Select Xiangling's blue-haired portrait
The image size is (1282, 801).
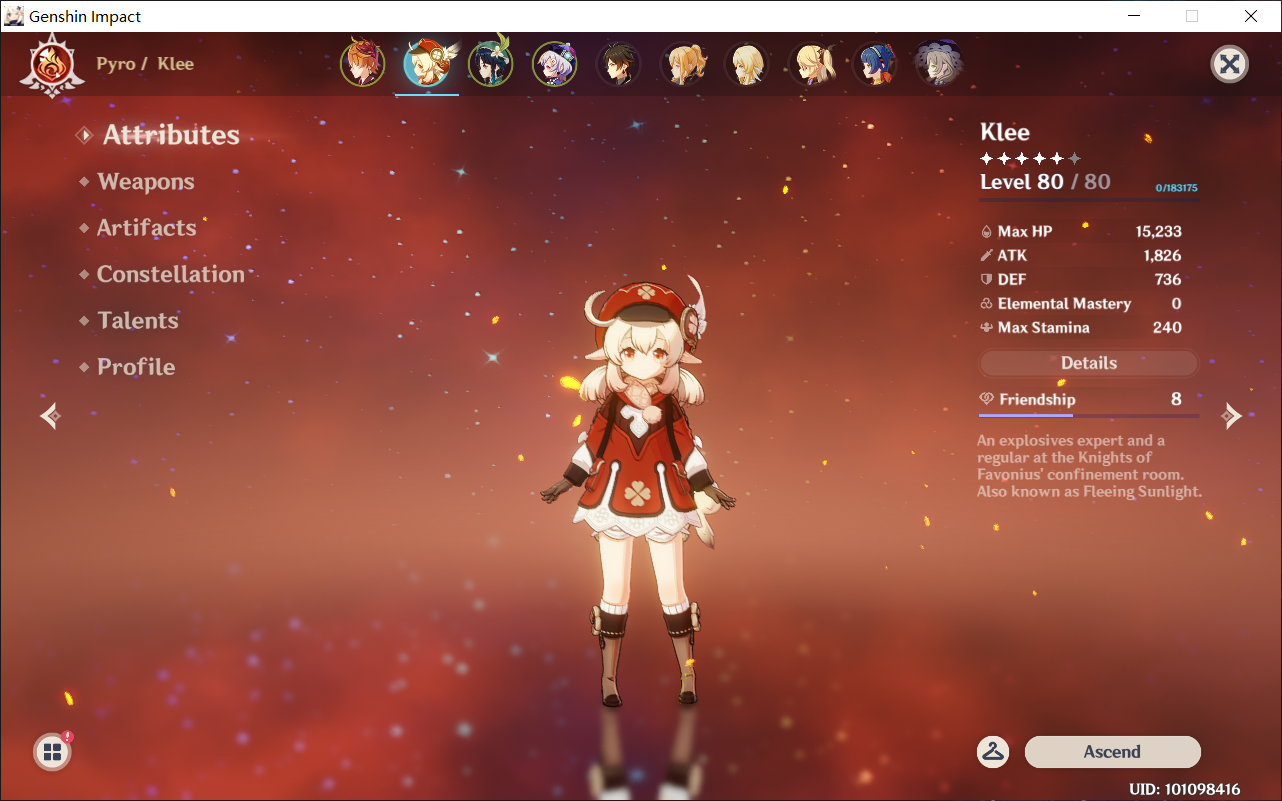(874, 64)
